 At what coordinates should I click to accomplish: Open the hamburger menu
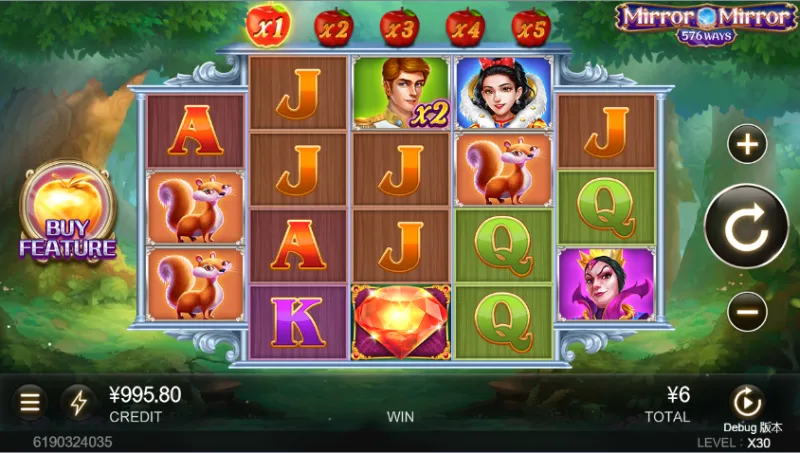coord(31,402)
